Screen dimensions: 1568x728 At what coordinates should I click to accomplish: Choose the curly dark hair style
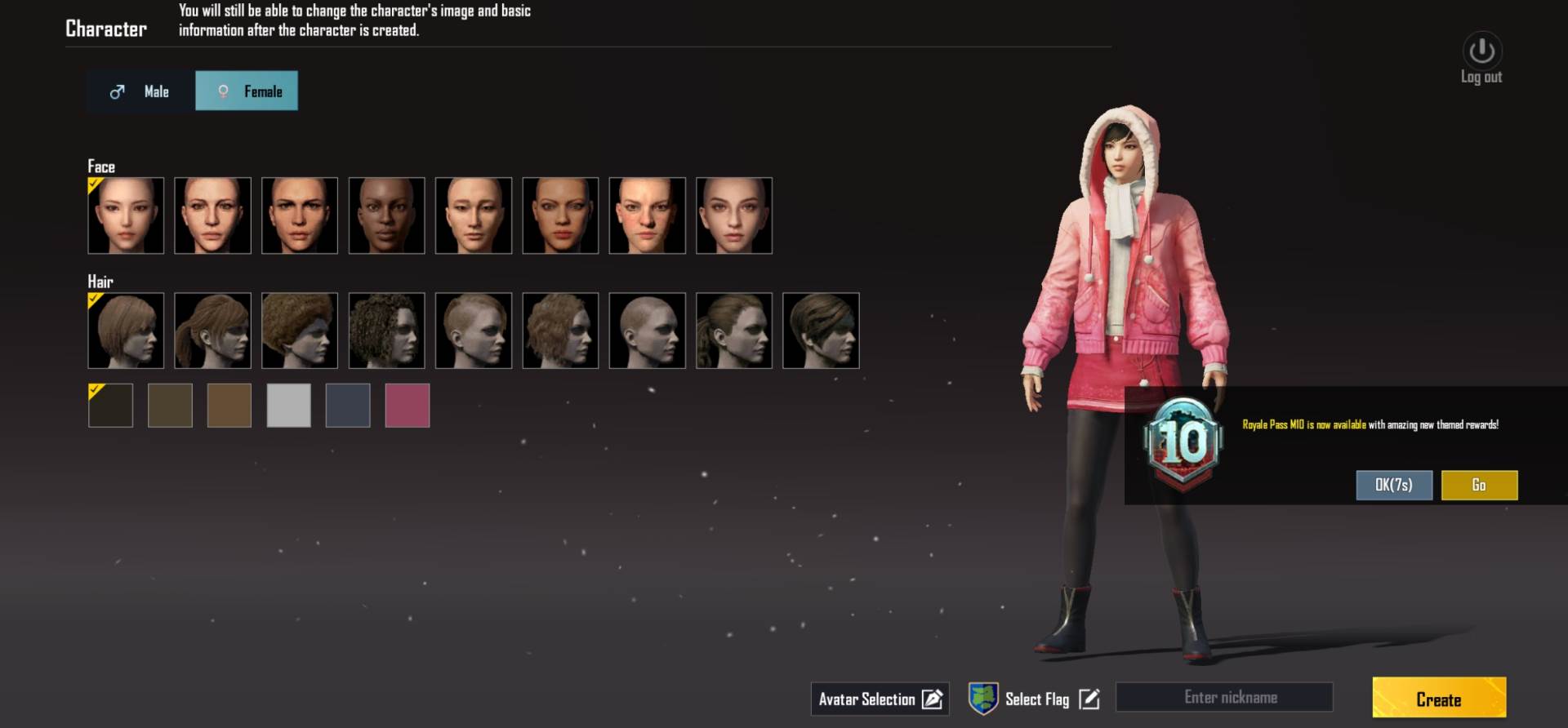click(x=386, y=331)
